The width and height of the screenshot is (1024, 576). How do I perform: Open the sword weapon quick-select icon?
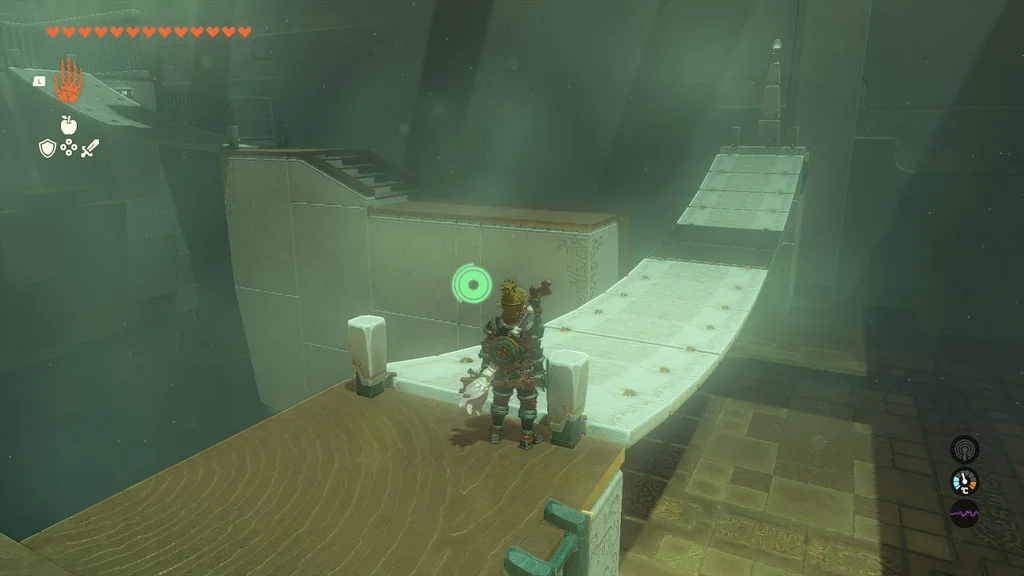click(x=91, y=148)
